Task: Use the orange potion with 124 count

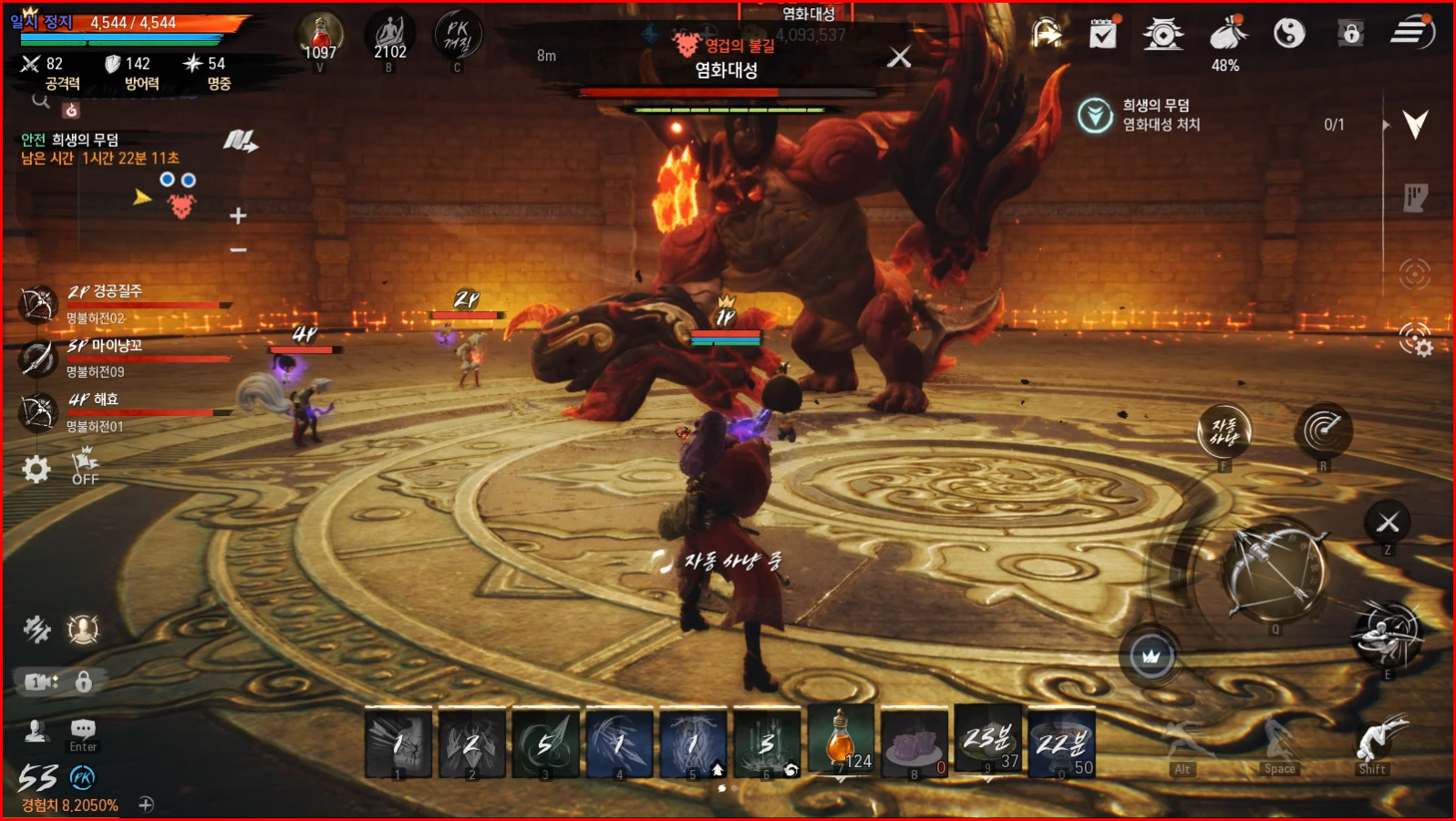Action: pyautogui.click(x=841, y=741)
